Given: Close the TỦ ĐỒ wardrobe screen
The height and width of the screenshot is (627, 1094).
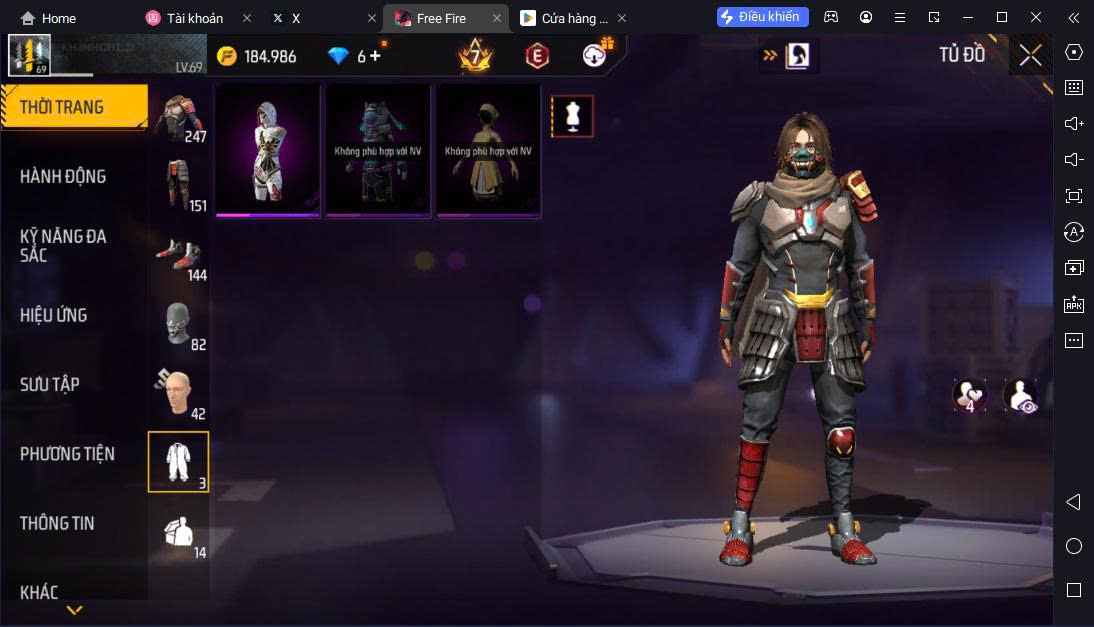Looking at the screenshot, I should [x=1030, y=55].
